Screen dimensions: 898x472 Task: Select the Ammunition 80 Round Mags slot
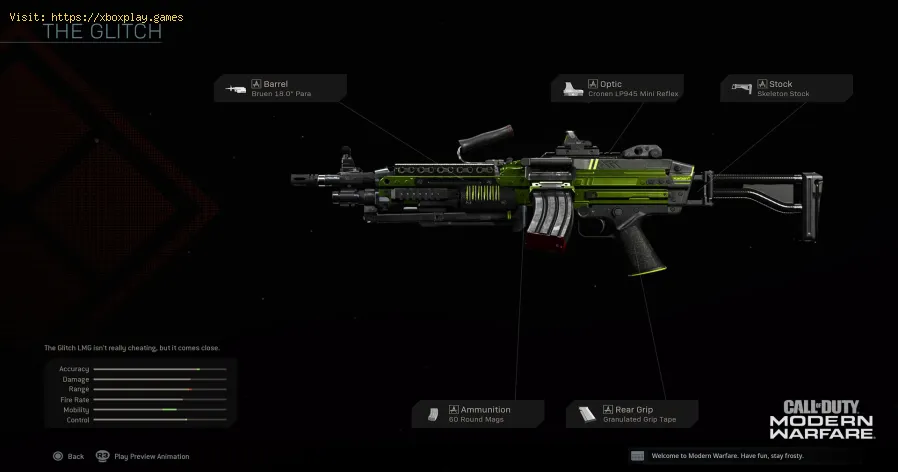click(x=478, y=414)
